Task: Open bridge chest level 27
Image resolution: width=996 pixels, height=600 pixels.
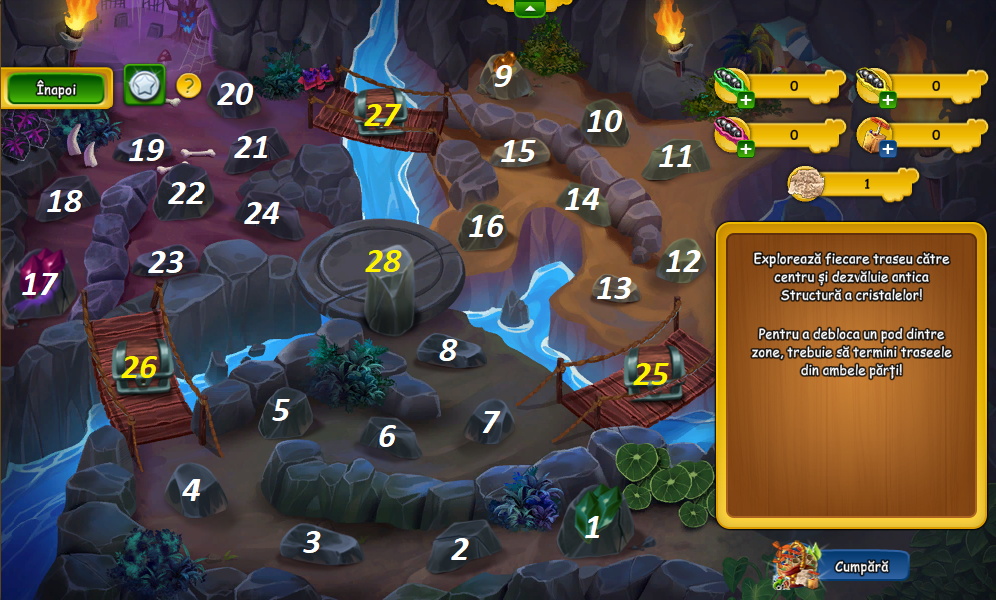Action: click(x=382, y=115)
